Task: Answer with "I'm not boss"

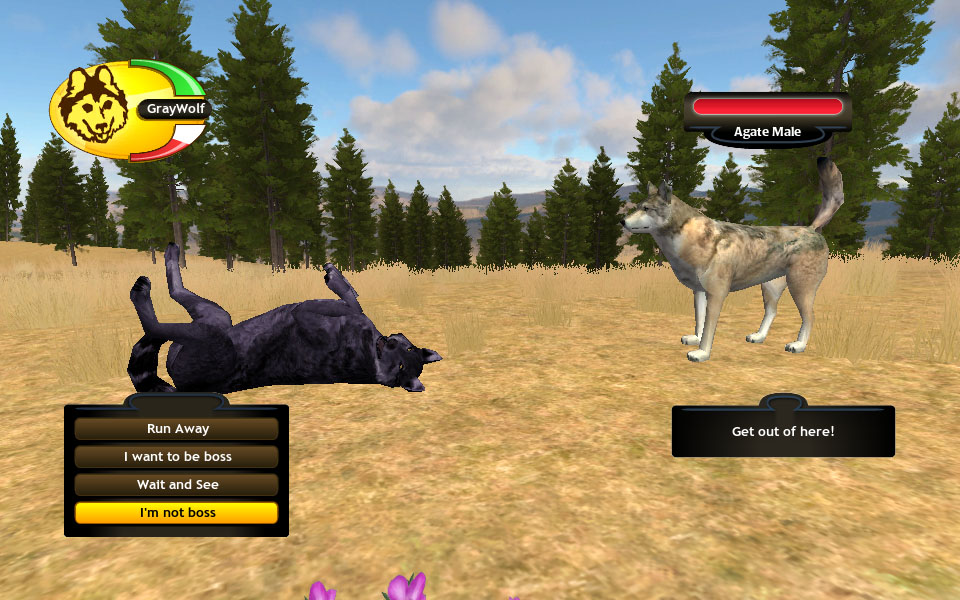Action: [x=177, y=513]
